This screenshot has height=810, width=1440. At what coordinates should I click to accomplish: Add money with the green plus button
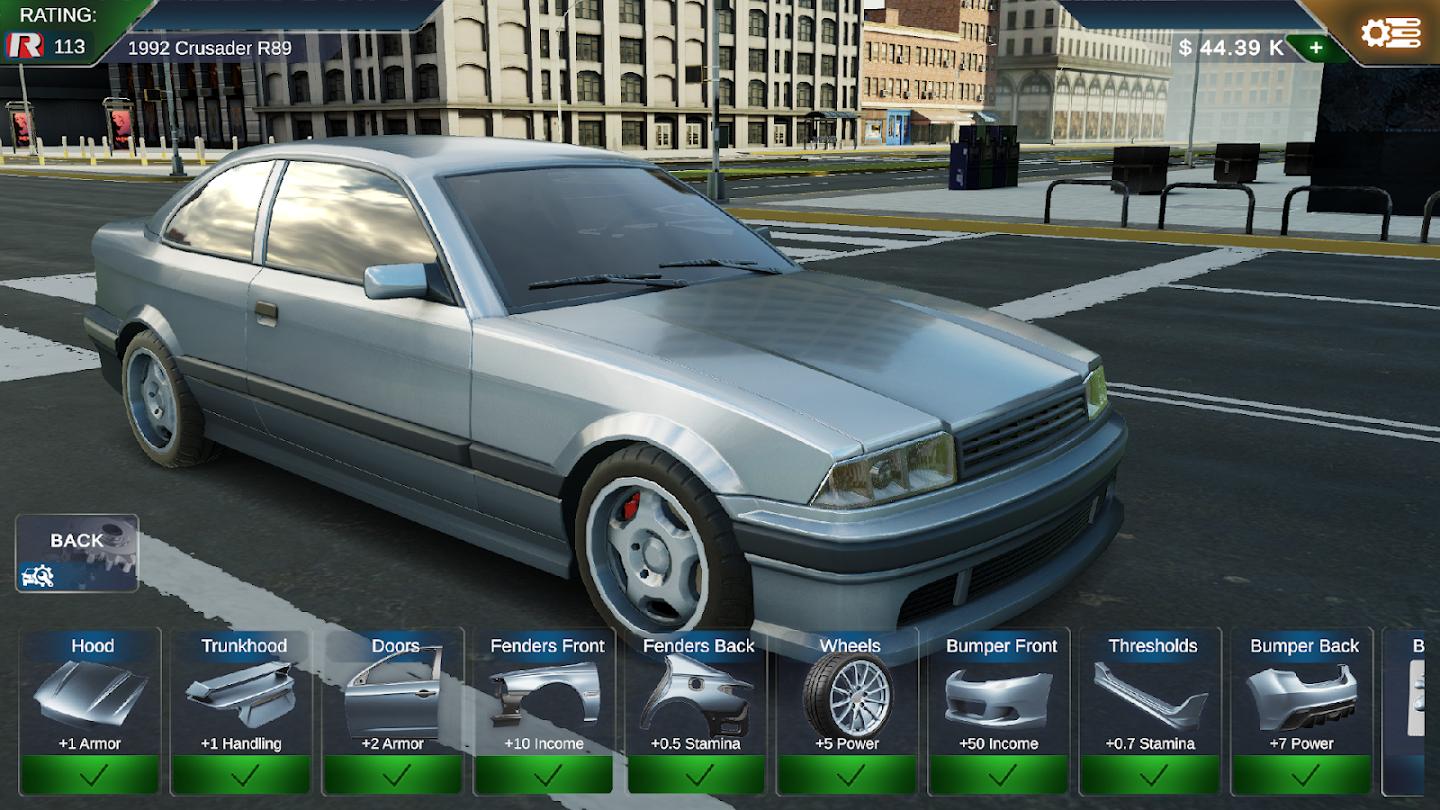pos(1315,48)
